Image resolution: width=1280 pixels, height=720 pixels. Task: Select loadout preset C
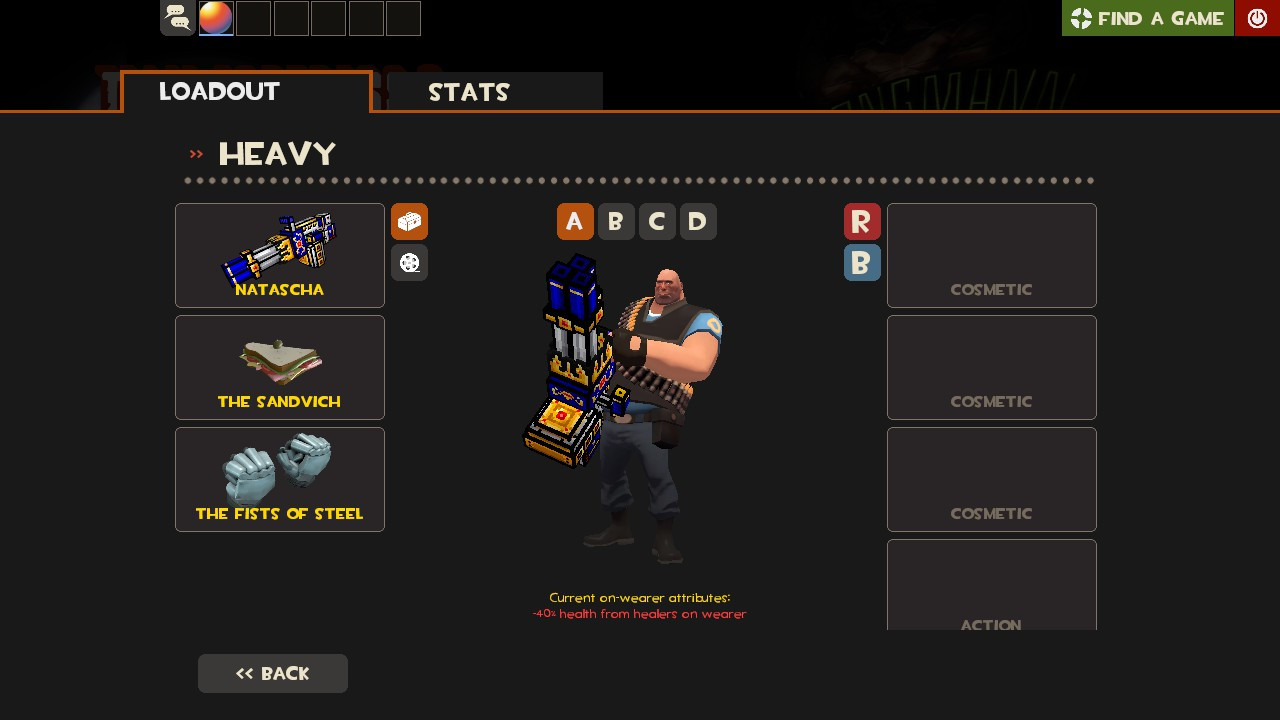click(657, 221)
